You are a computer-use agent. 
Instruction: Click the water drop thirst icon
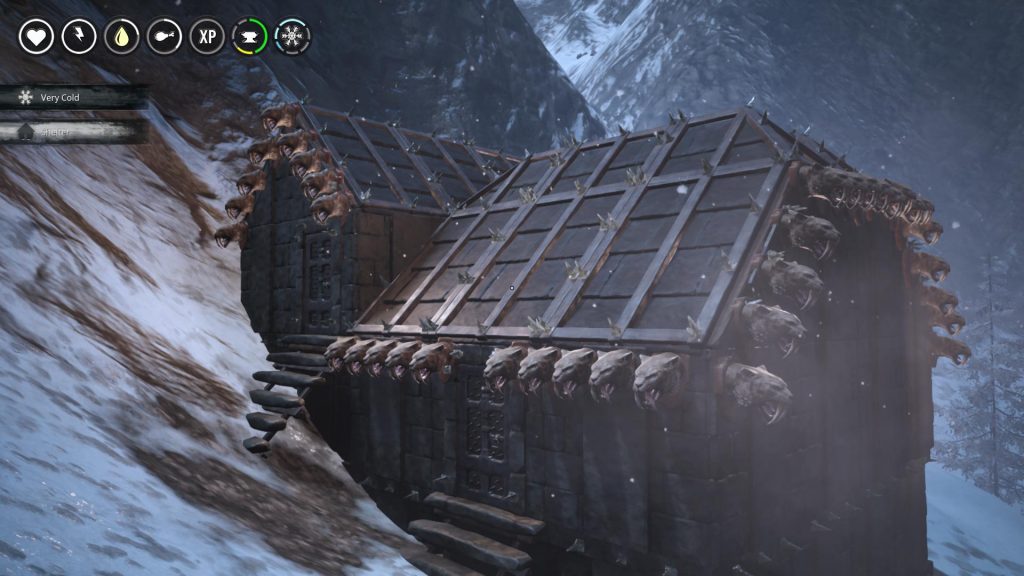point(122,37)
